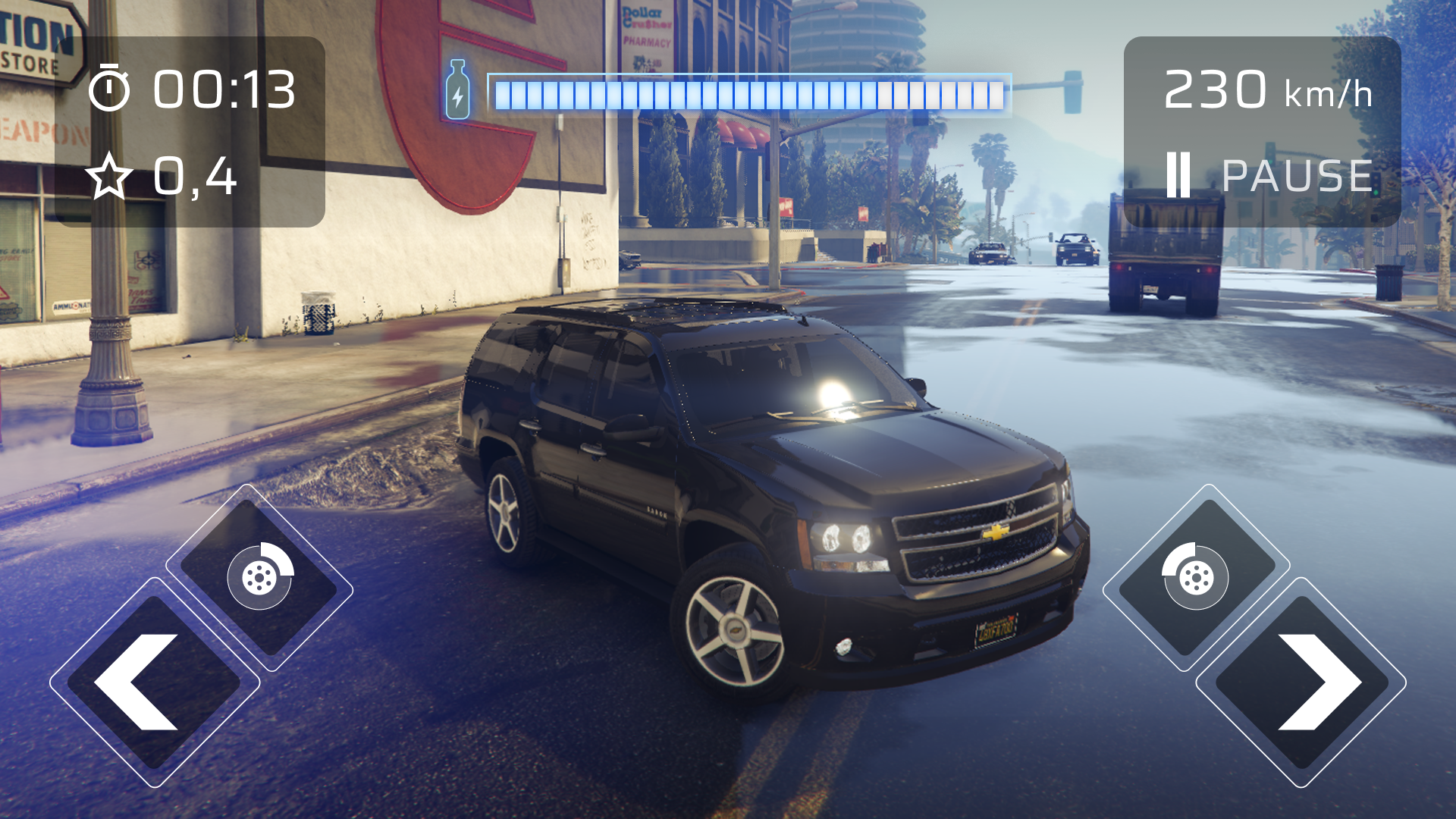Tap the star icon next to the score

pos(108,177)
